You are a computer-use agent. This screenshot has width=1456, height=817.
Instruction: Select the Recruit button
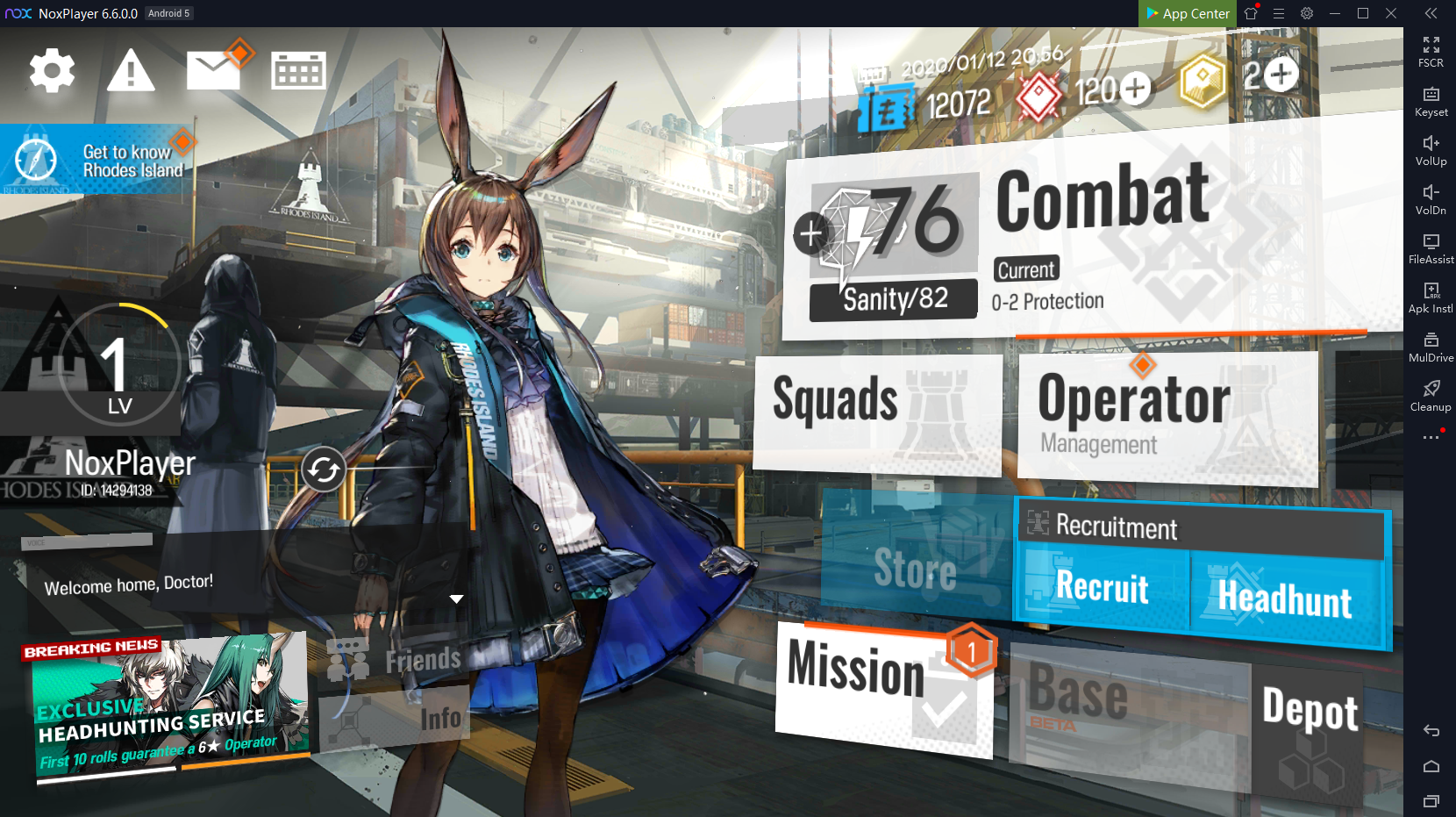click(1103, 588)
